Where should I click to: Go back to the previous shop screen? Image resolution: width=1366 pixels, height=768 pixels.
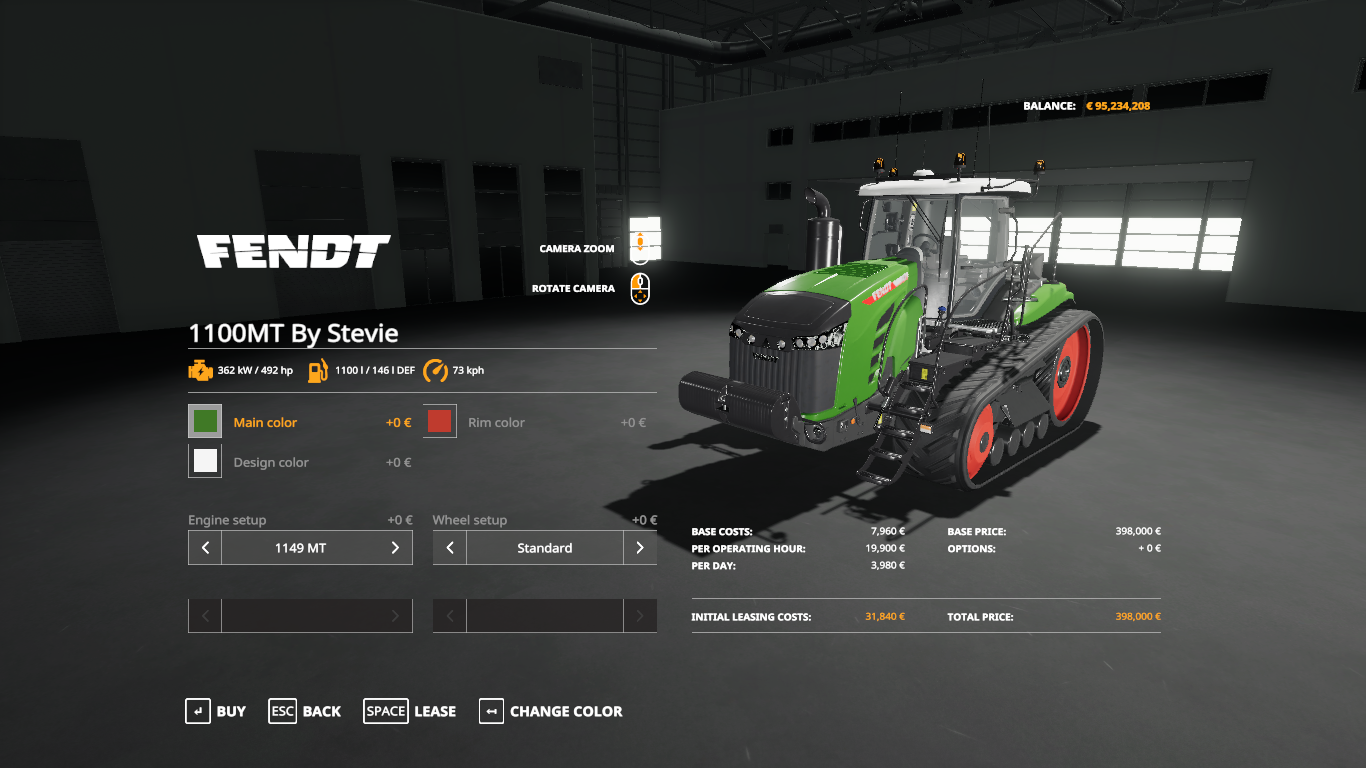305,711
